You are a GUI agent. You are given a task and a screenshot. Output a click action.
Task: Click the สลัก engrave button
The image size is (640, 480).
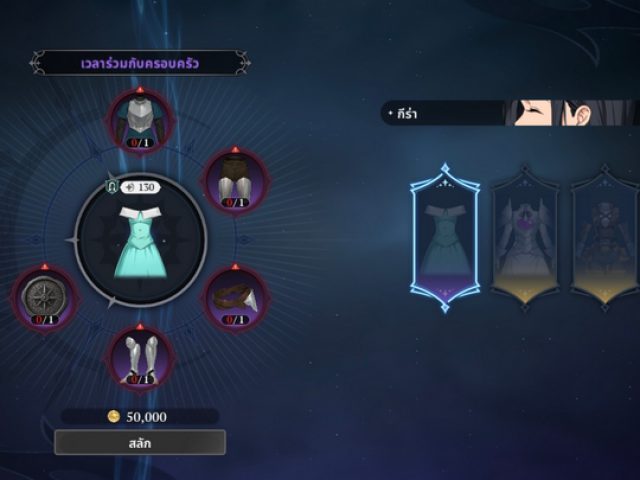click(x=140, y=442)
